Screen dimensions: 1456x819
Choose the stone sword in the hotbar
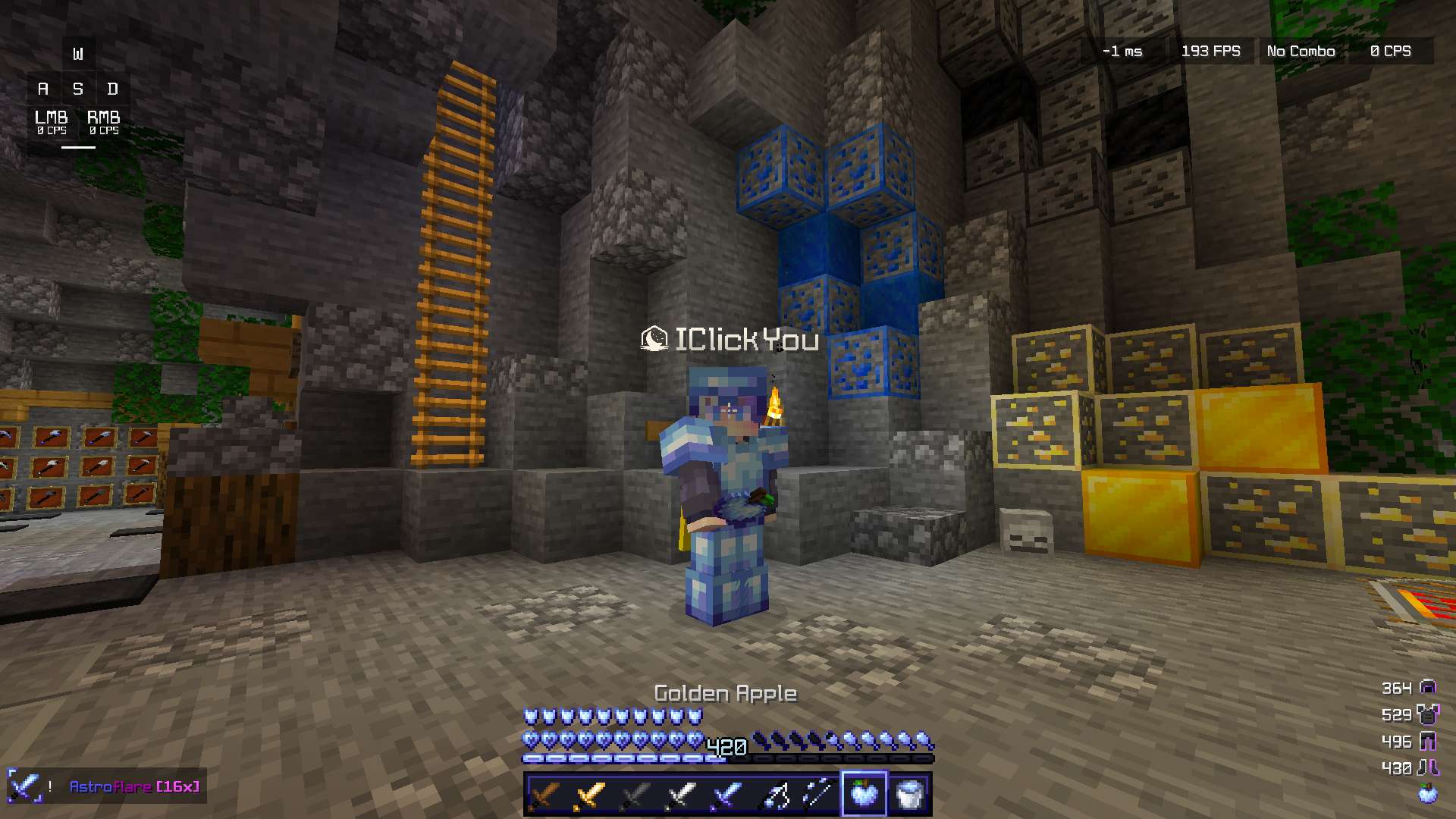click(x=636, y=795)
